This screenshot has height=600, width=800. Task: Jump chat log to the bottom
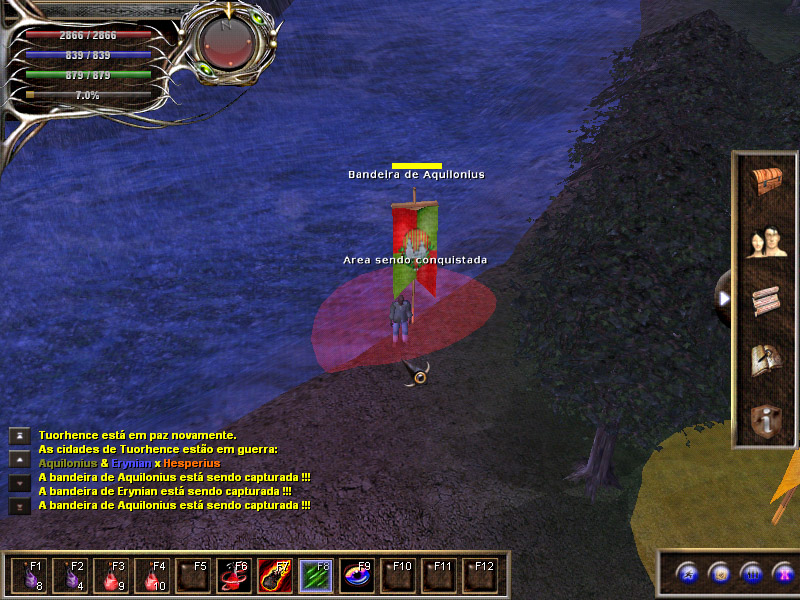(x=19, y=506)
